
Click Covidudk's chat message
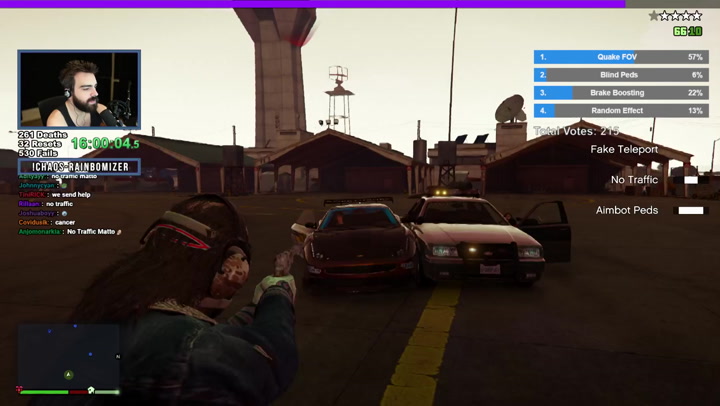[48, 222]
